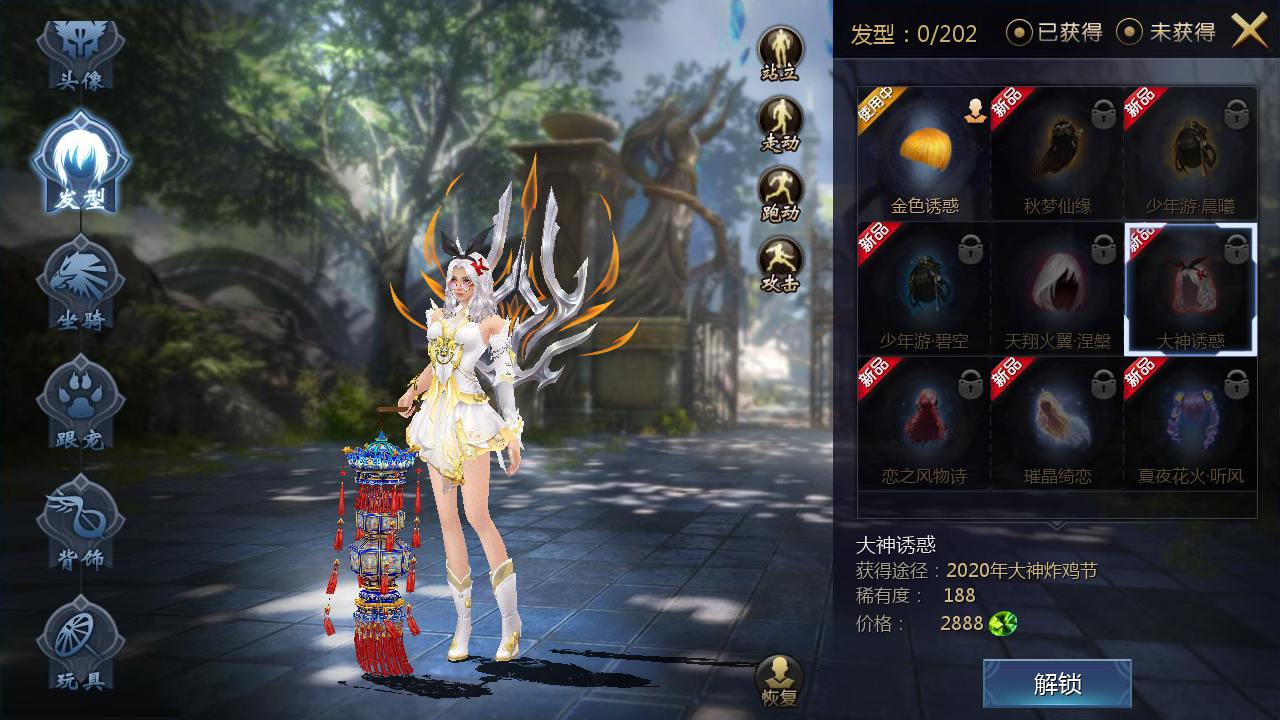Open the 背饰 back ornament category
The image size is (1280, 720).
pyautogui.click(x=80, y=525)
